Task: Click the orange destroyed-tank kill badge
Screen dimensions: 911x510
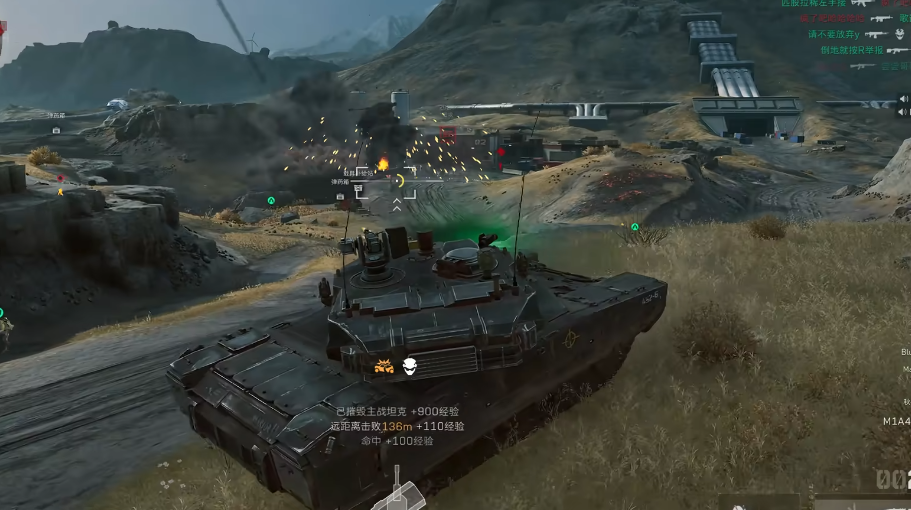Action: click(383, 367)
